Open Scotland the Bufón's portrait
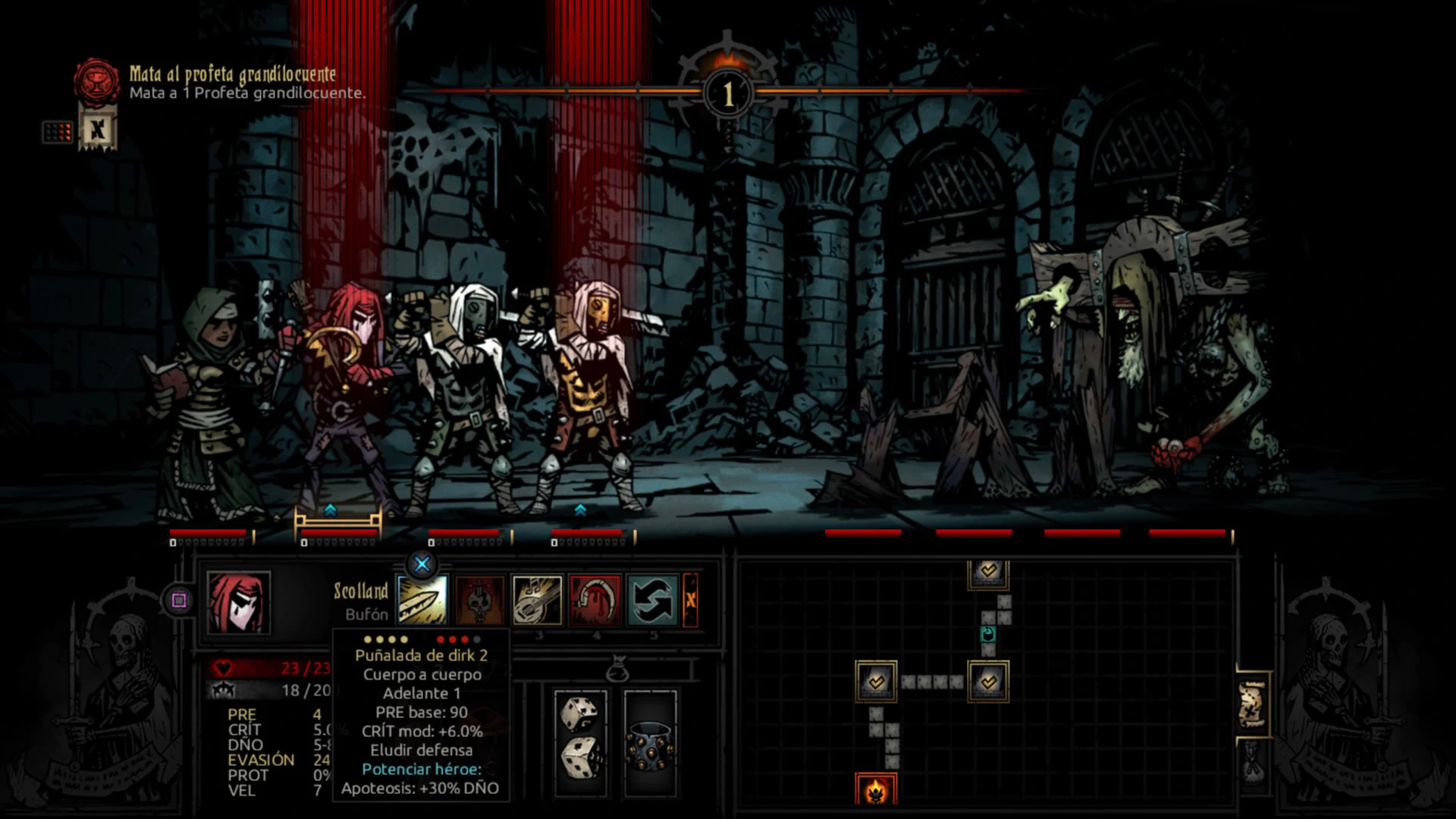 [239, 603]
